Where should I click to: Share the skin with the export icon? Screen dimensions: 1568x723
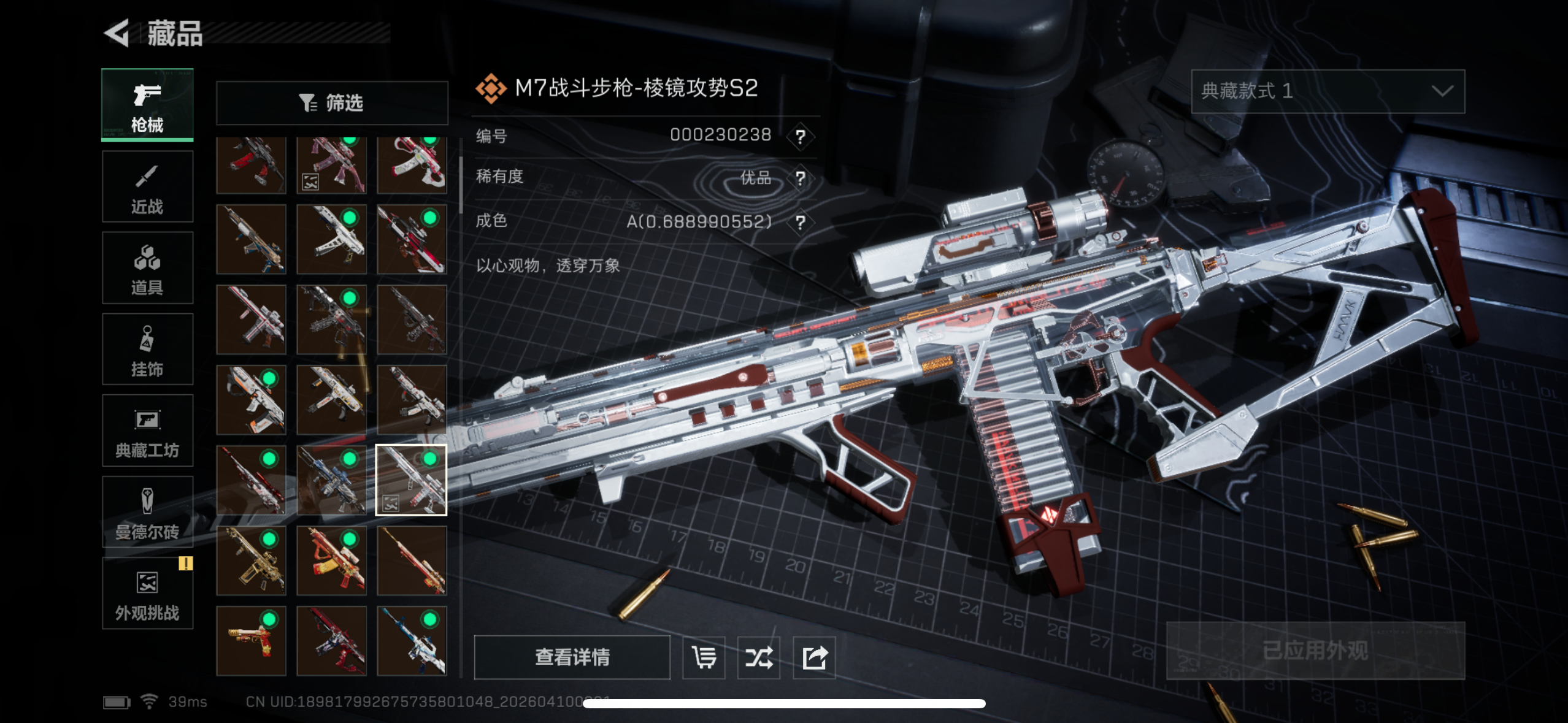coord(814,657)
